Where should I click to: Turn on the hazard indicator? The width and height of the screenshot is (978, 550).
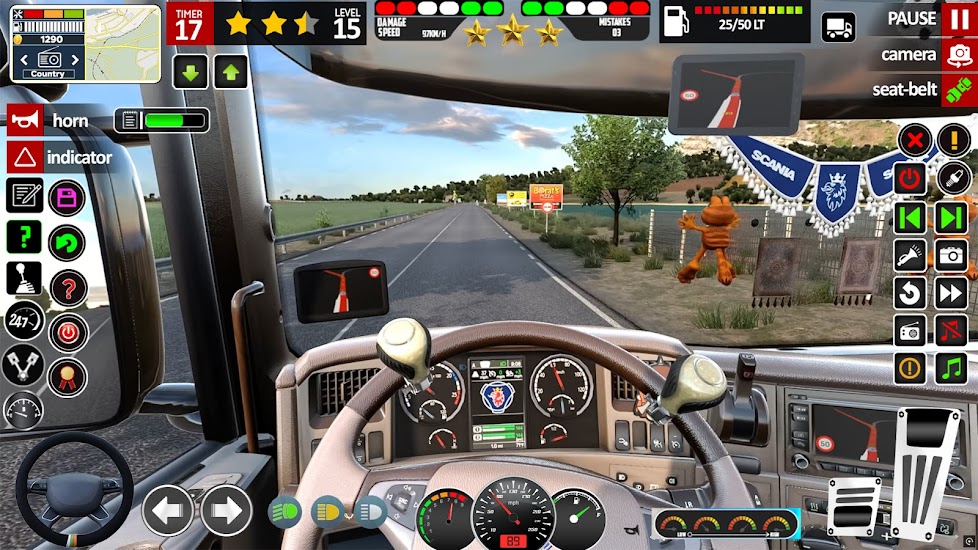[x=24, y=158]
